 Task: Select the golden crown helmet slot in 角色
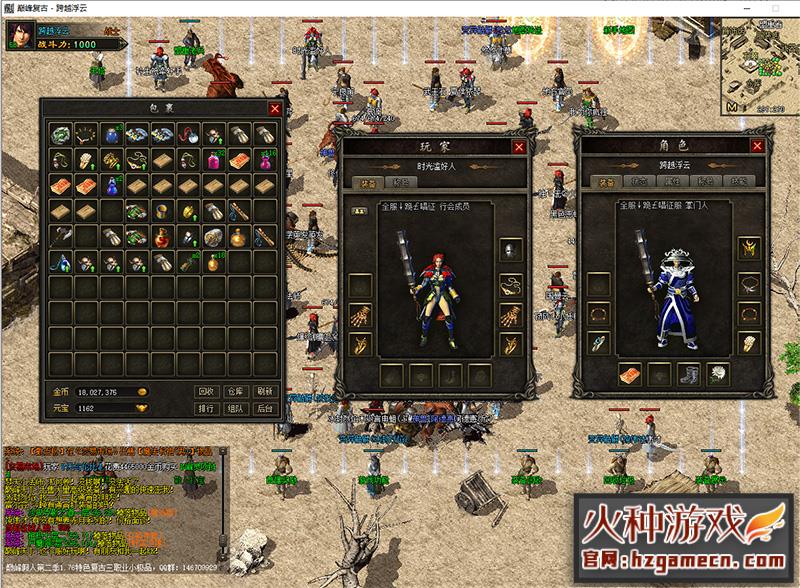746,248
